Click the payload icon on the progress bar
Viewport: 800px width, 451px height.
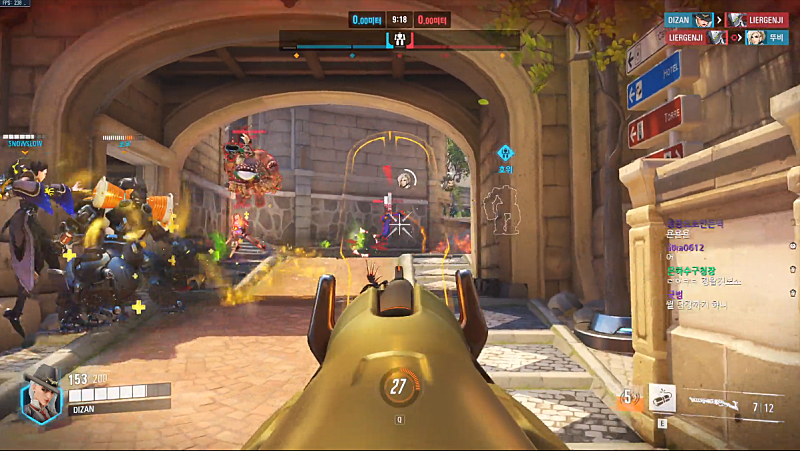pos(399,40)
